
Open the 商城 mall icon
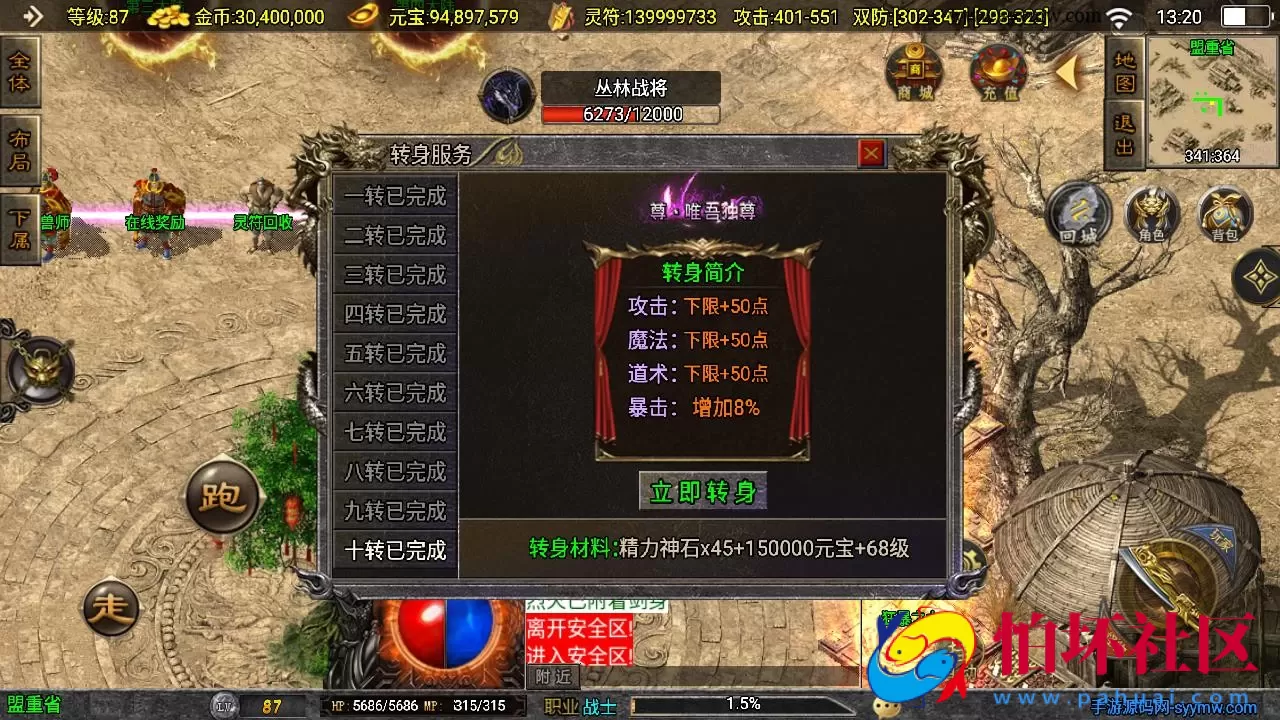tap(913, 73)
